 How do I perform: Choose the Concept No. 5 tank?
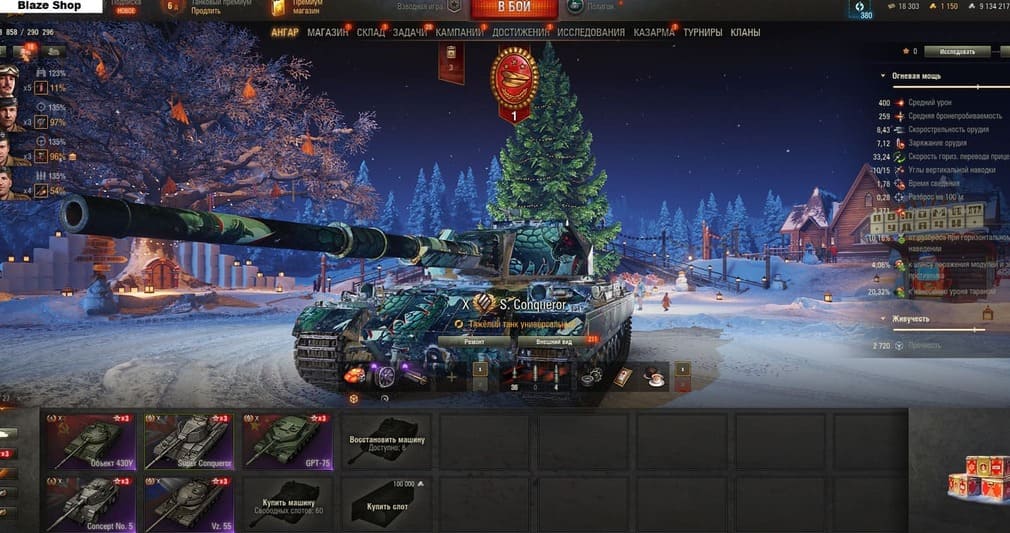click(90, 503)
